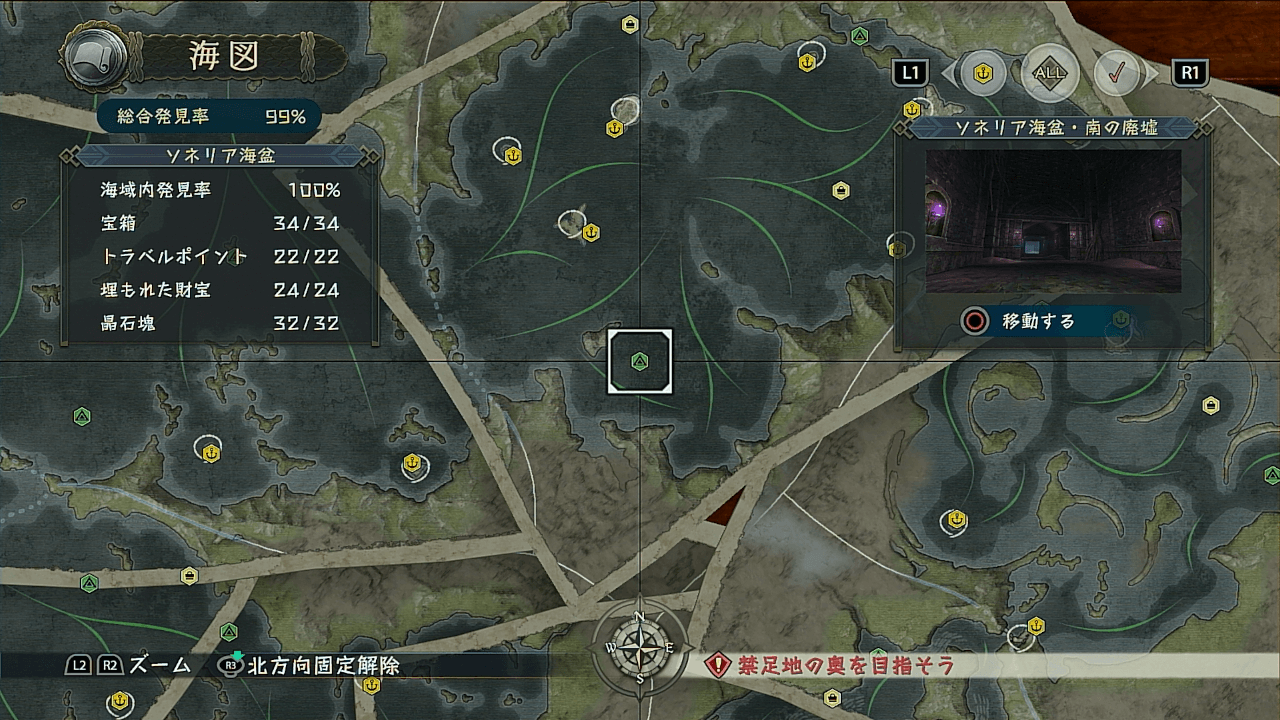The image size is (1280, 720).
Task: Open the 禁足地の奥を目指そう objective tracker
Action: [x=830, y=665]
